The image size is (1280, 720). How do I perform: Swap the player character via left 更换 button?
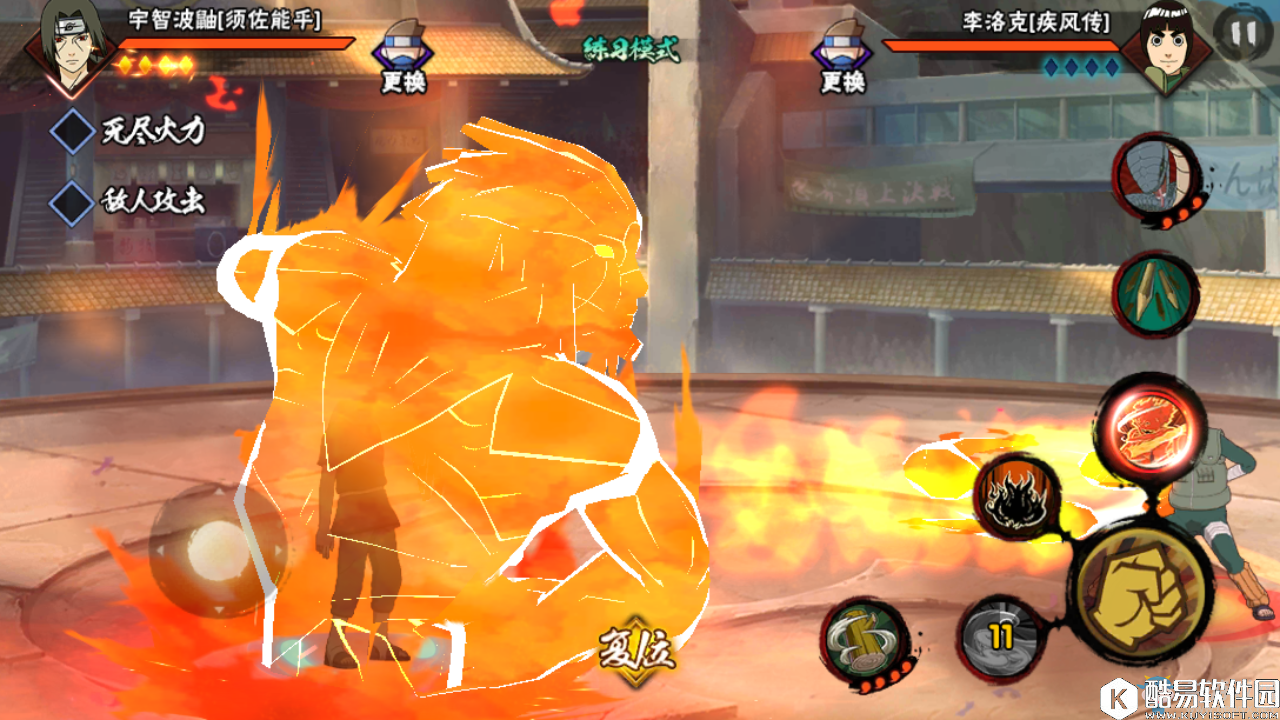pyautogui.click(x=403, y=58)
